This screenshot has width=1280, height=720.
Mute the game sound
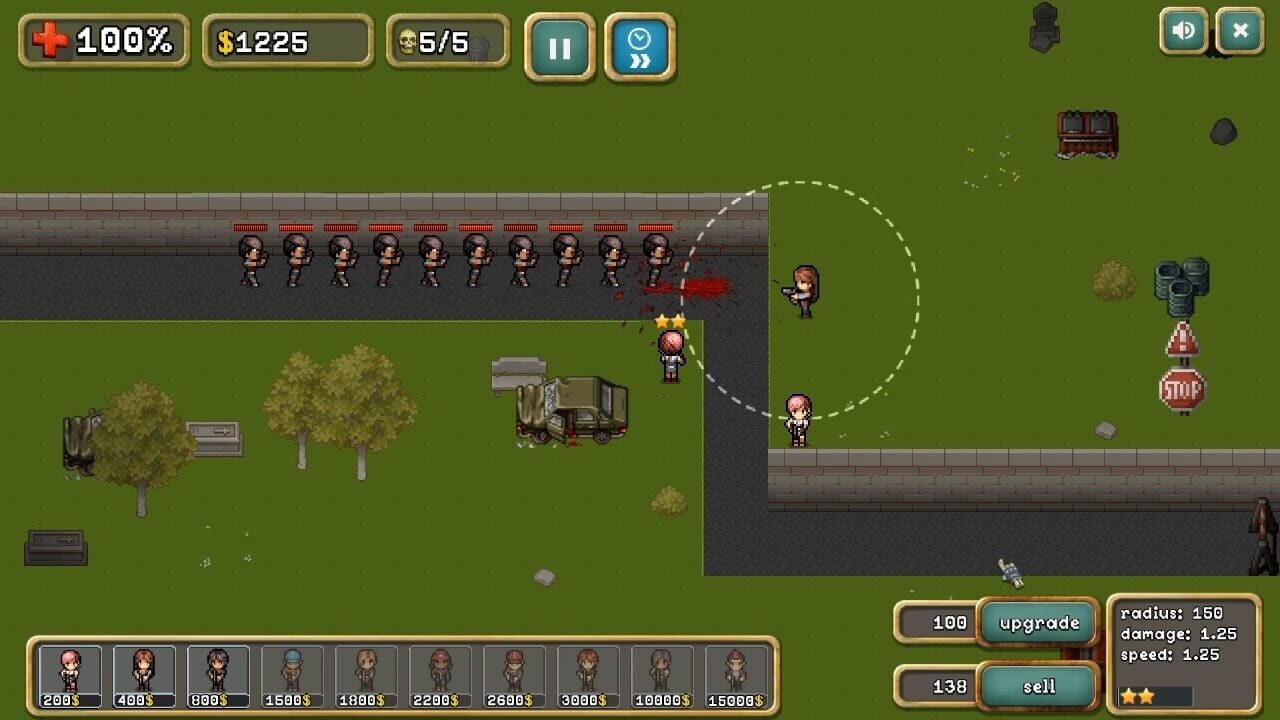(1184, 30)
